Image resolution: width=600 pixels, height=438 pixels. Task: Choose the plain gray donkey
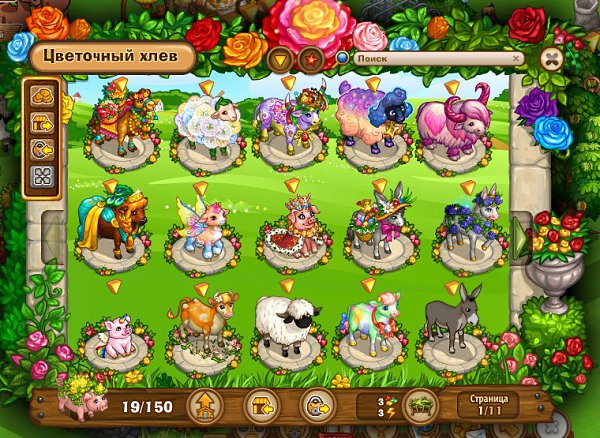click(452, 316)
